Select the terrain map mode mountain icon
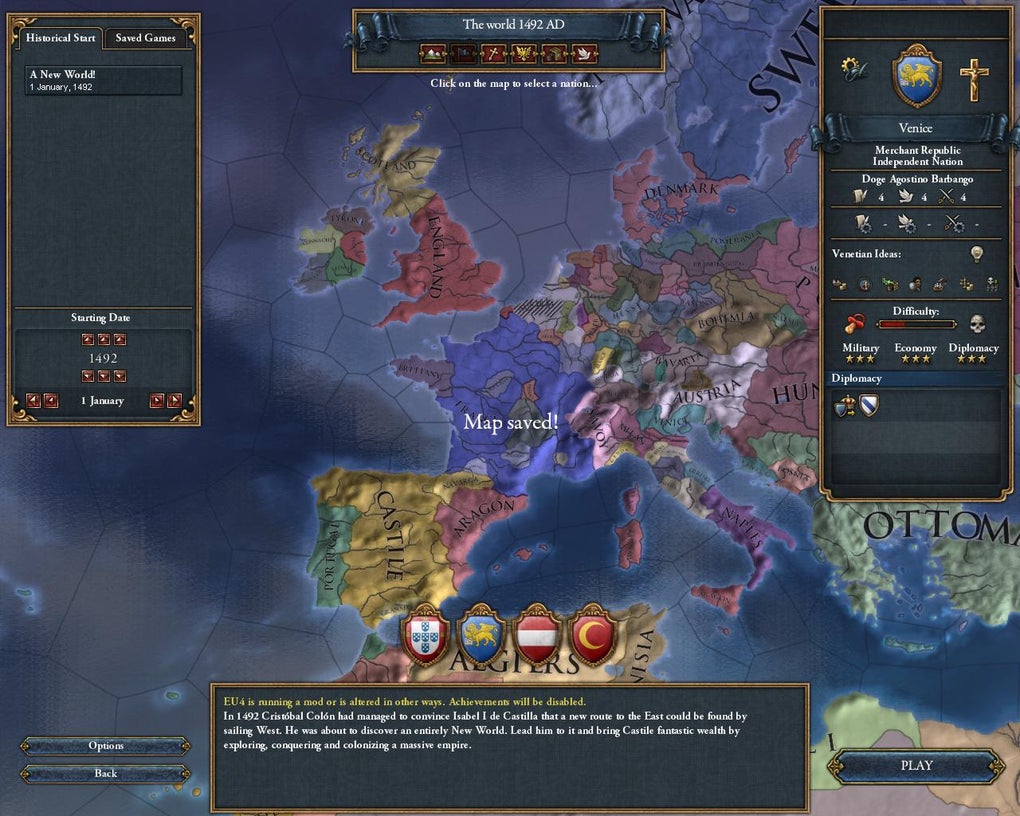 pyautogui.click(x=432, y=53)
